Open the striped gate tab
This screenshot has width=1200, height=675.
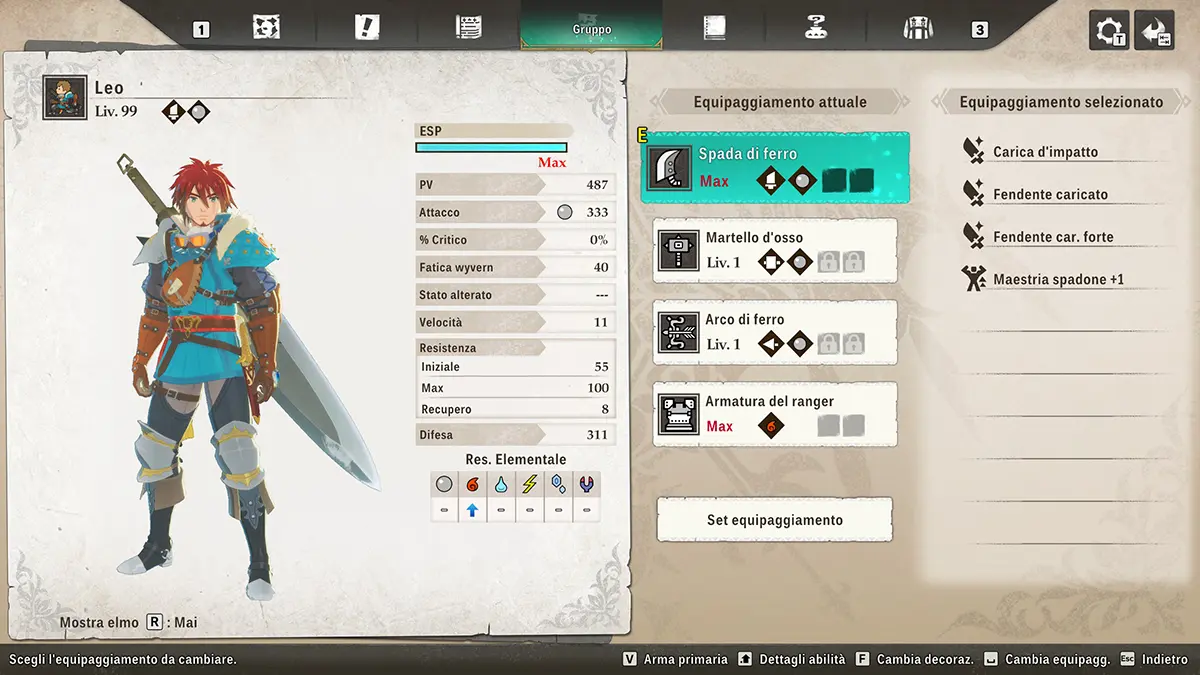[916, 27]
